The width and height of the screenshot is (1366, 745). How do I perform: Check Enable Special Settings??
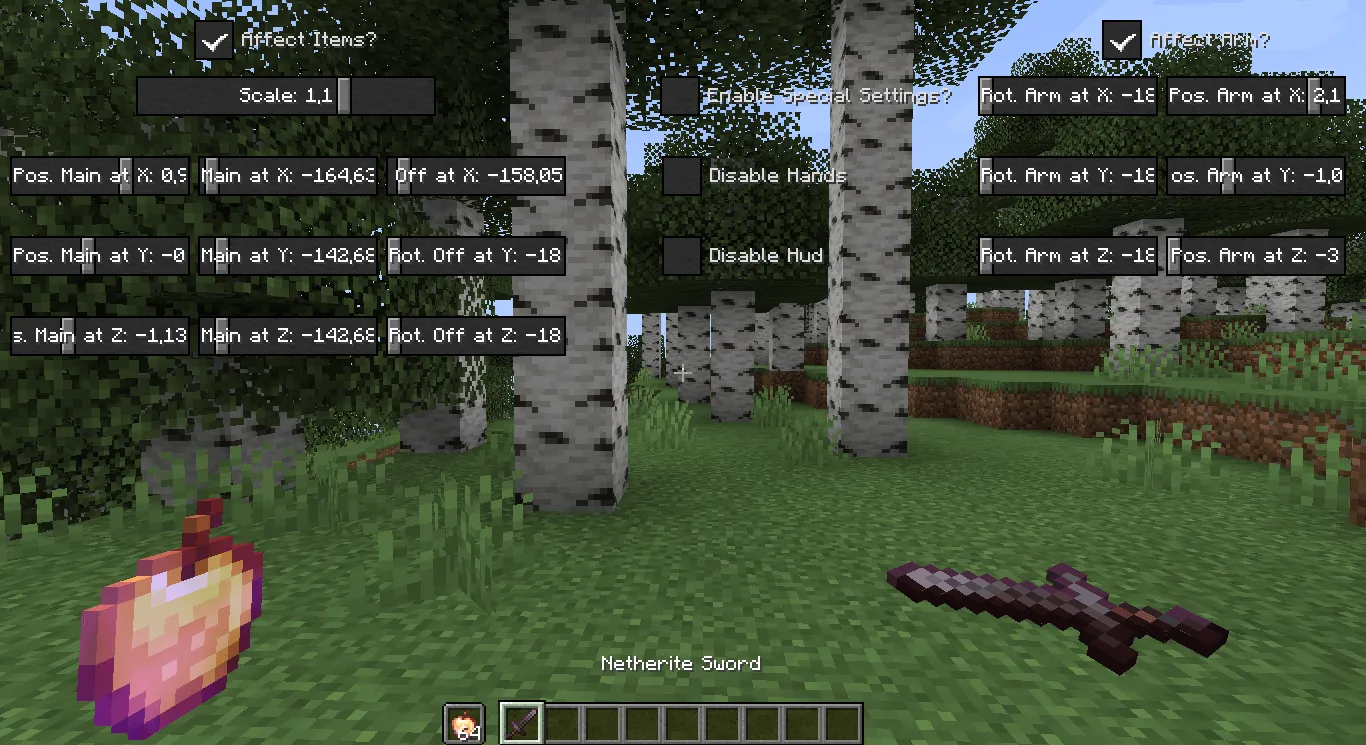[x=681, y=95]
